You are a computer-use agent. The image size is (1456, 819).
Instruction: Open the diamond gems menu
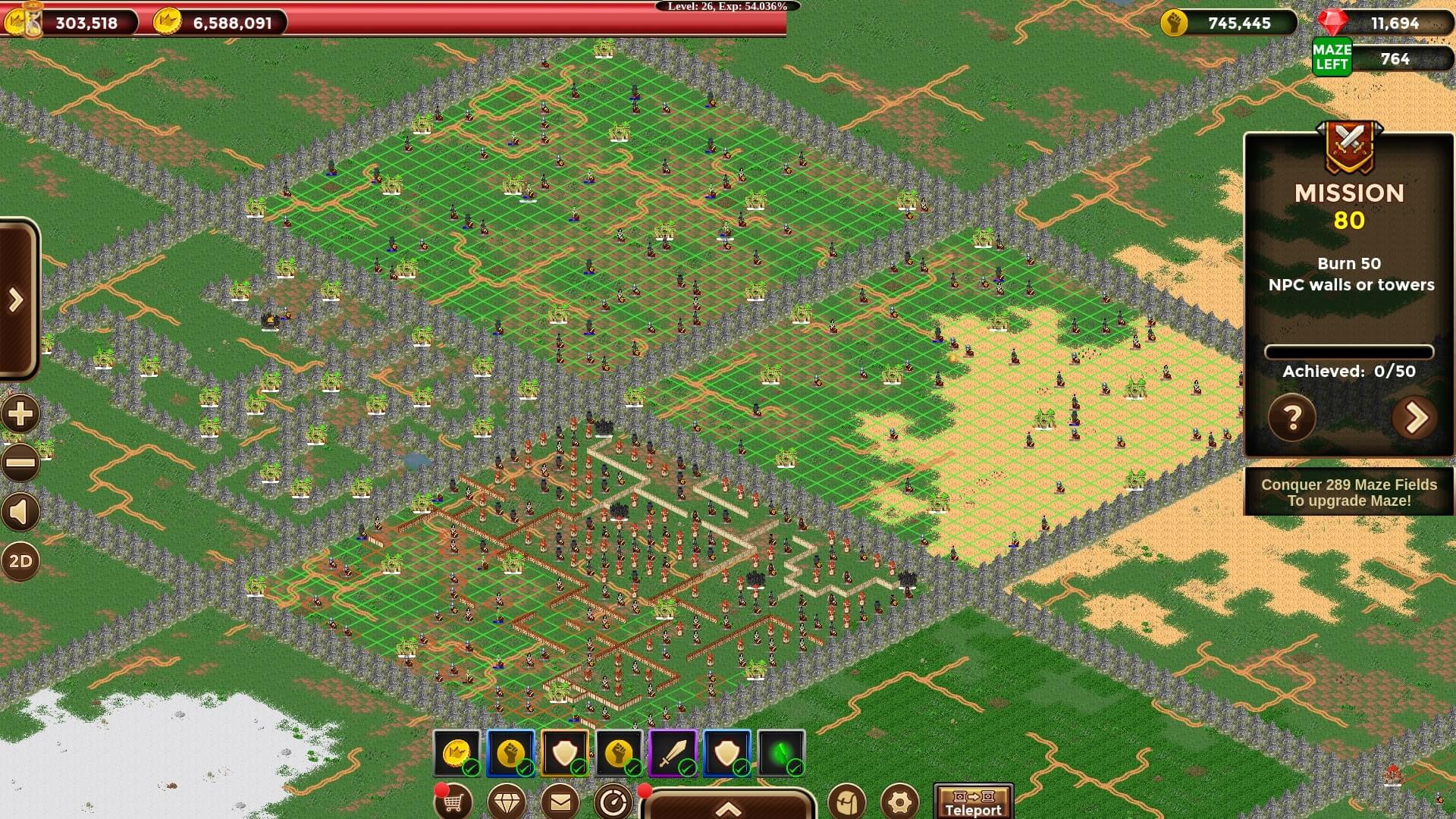pos(507,802)
